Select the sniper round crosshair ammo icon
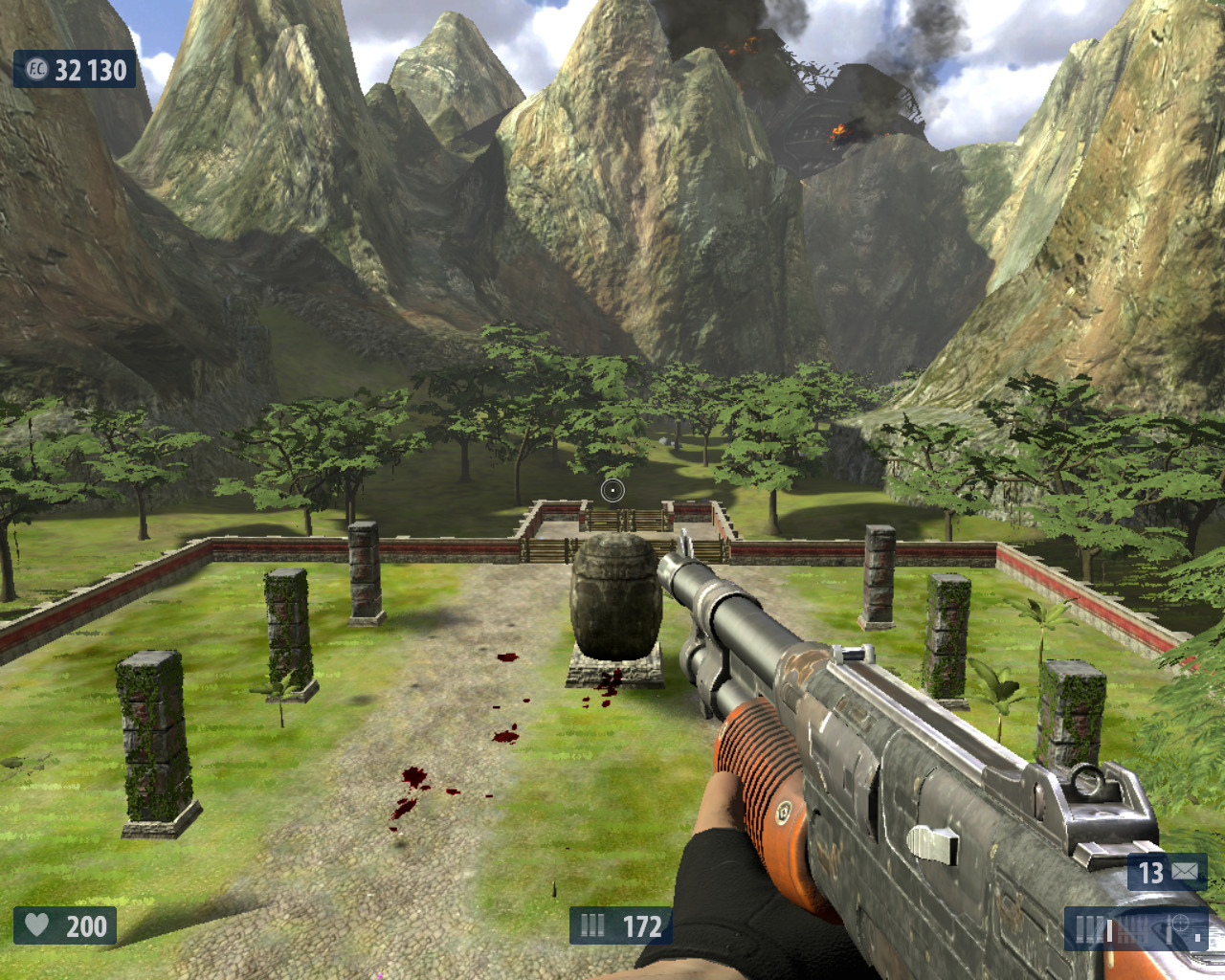This screenshot has height=980, width=1225. pos(1179,926)
